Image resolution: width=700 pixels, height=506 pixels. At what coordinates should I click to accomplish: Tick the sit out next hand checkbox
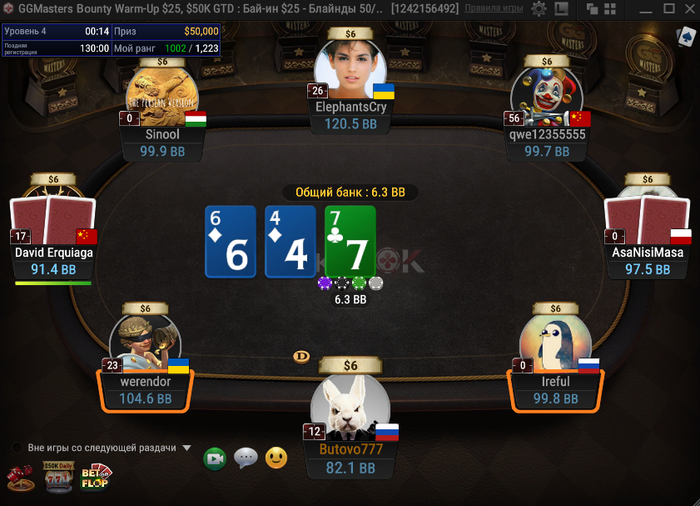click(x=17, y=448)
